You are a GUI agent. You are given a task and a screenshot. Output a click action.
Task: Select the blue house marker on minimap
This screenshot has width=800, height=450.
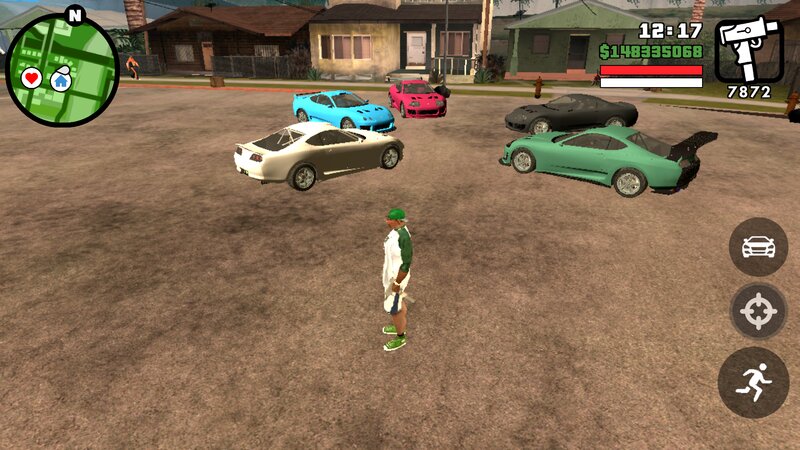click(61, 79)
